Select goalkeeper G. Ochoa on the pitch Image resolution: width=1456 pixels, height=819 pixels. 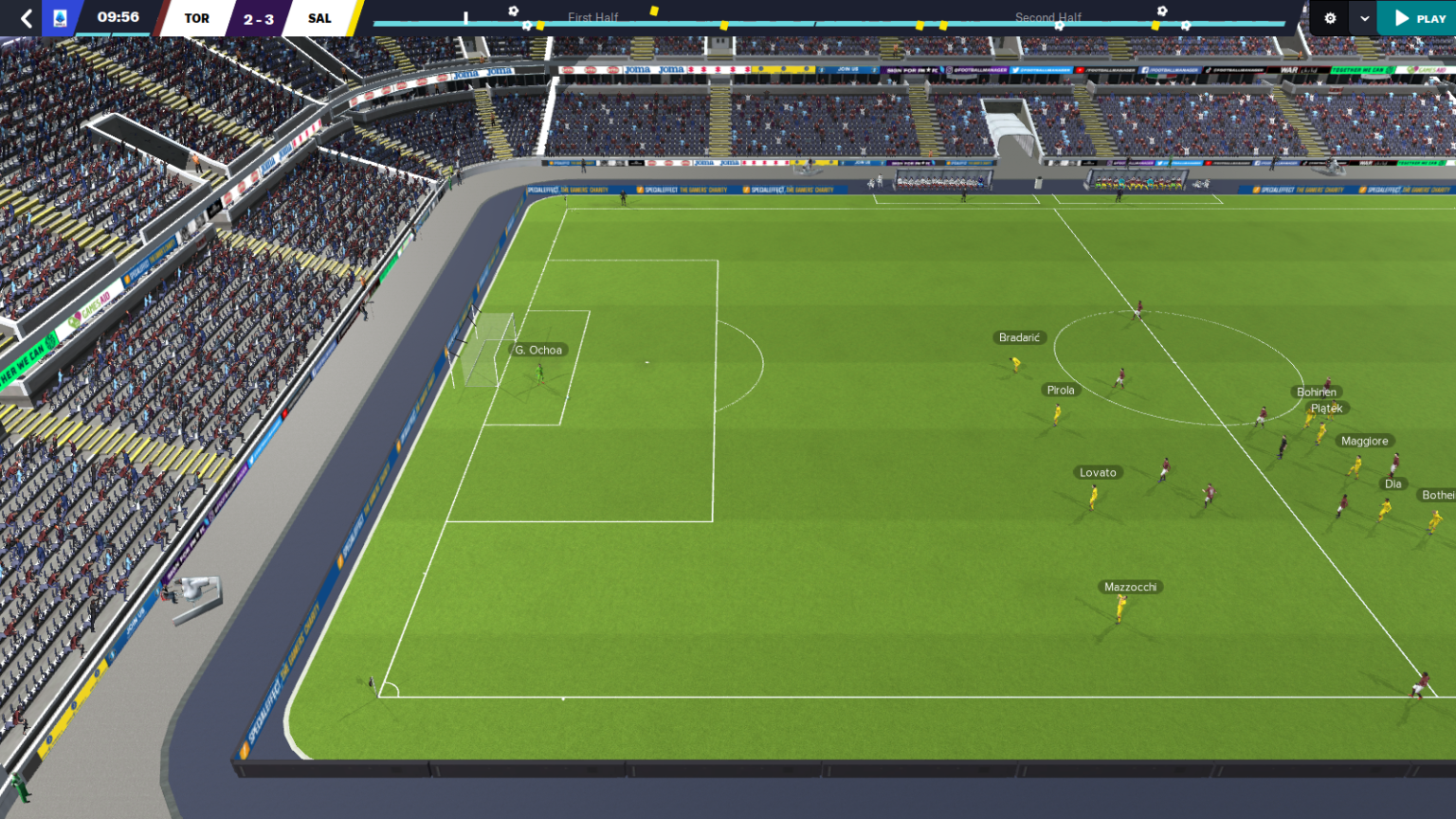pos(537,350)
